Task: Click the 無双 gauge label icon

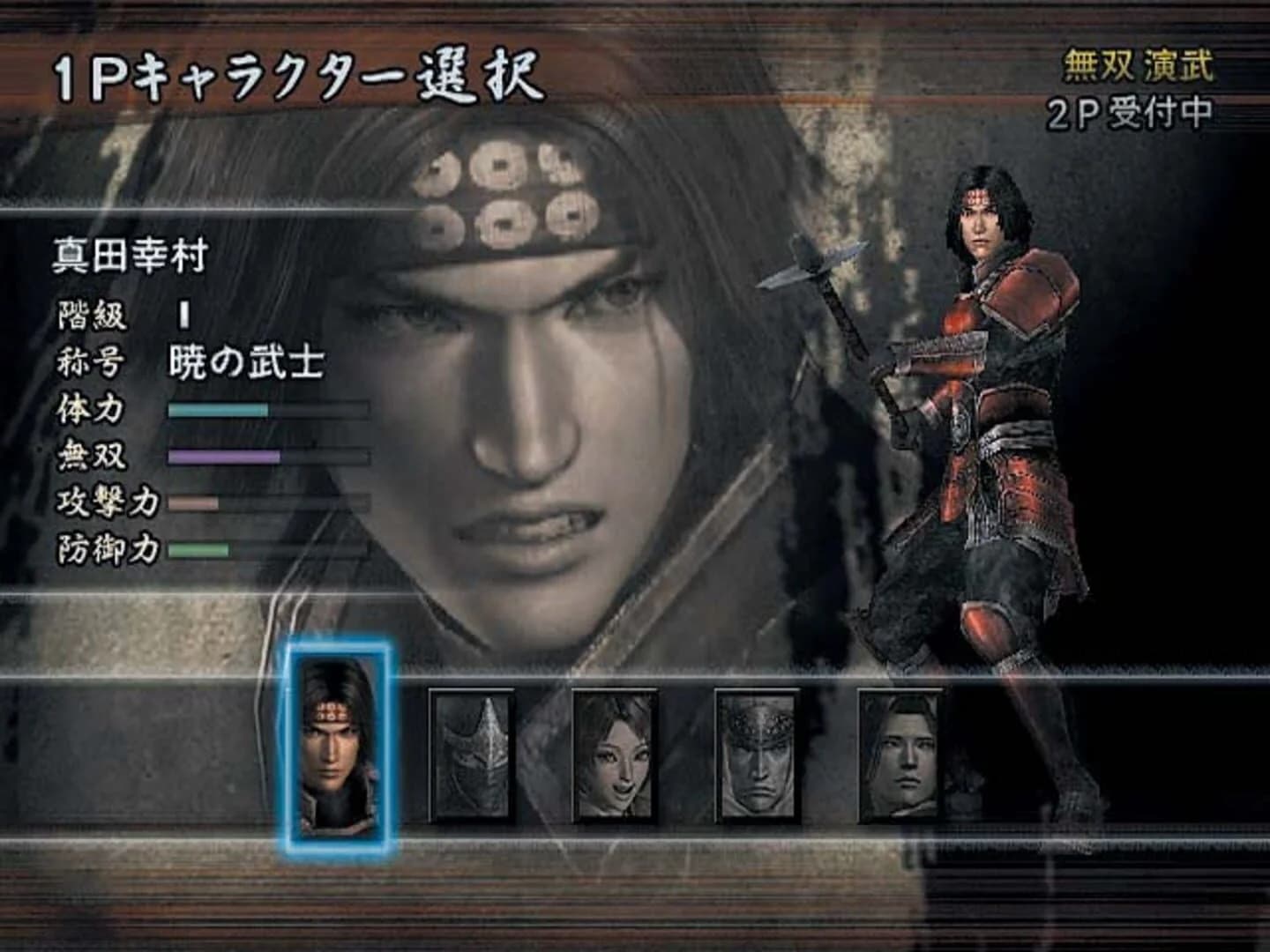Action: pos(93,456)
